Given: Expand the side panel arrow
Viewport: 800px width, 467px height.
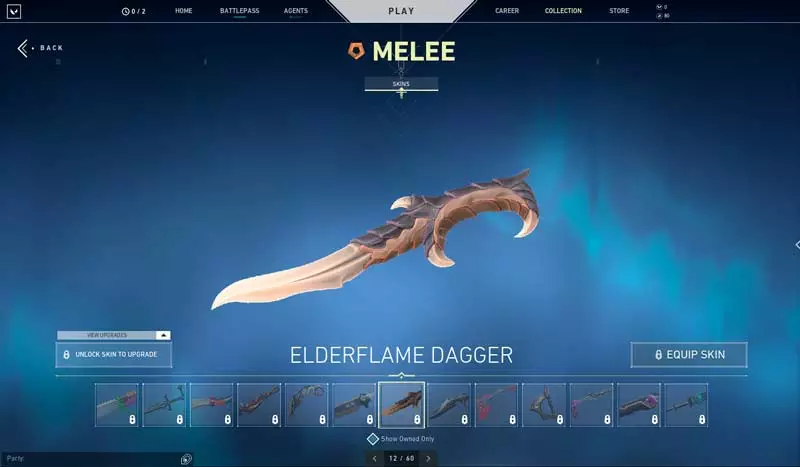Looking at the screenshot, I should 796,244.
